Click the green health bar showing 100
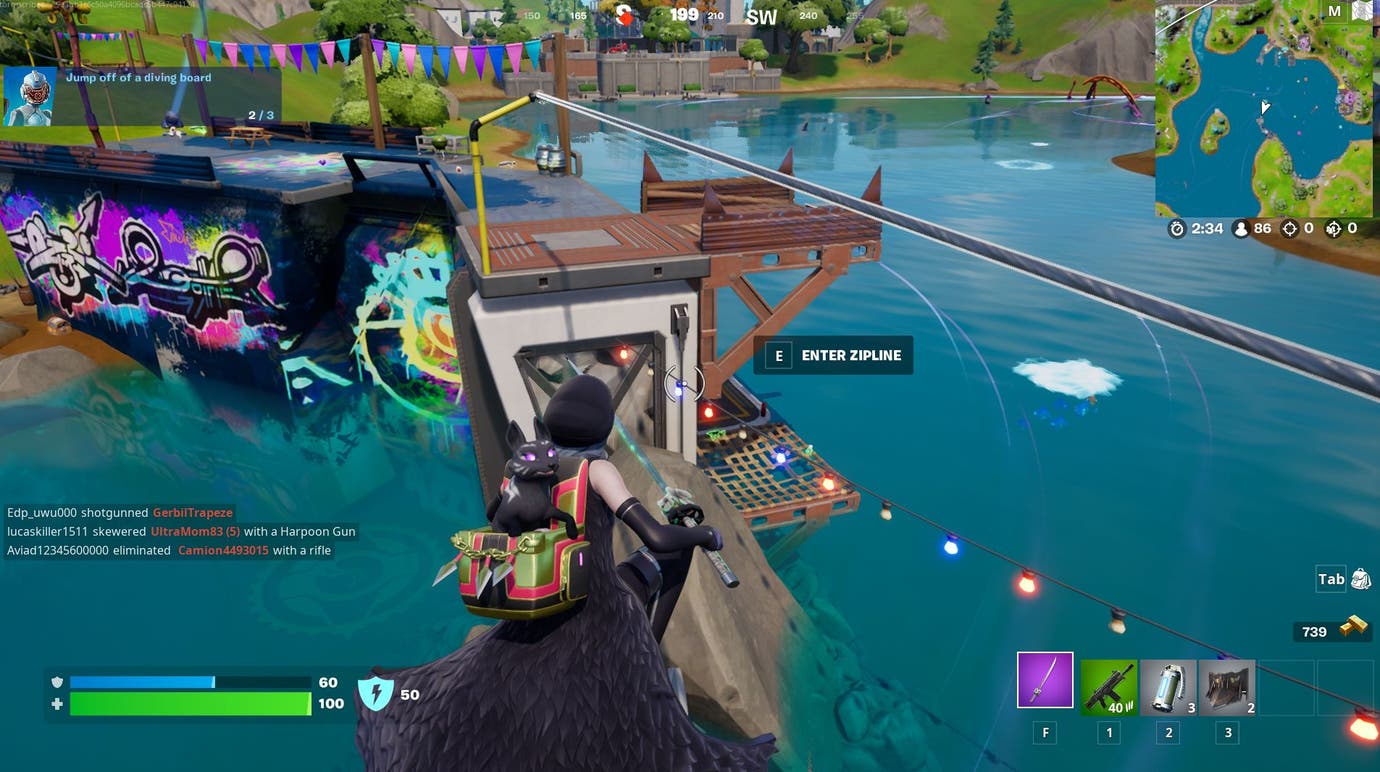This screenshot has height=772, width=1380. tap(190, 704)
